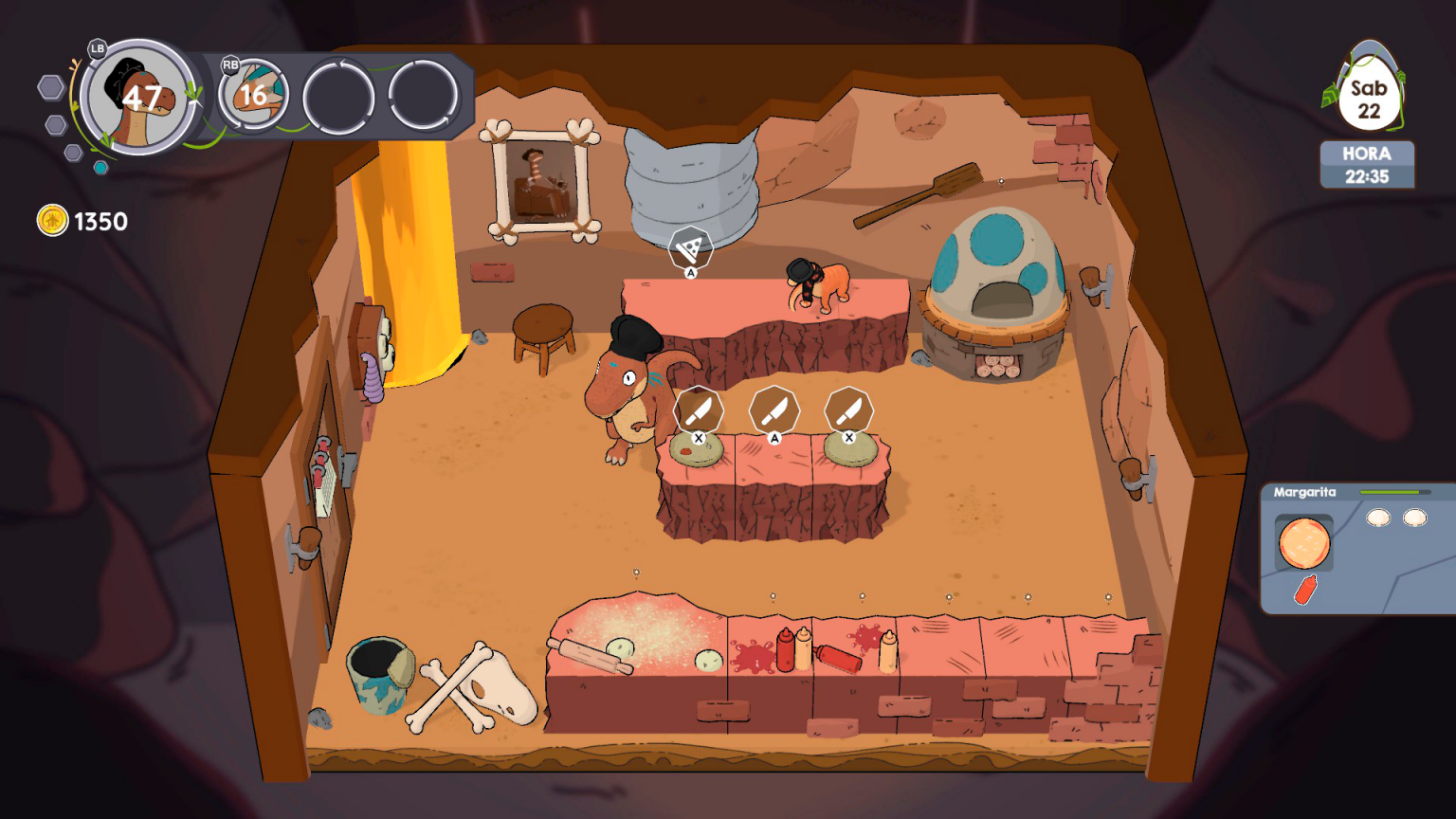
Task: Click the egg icon showing Sab 22
Action: (x=1368, y=90)
